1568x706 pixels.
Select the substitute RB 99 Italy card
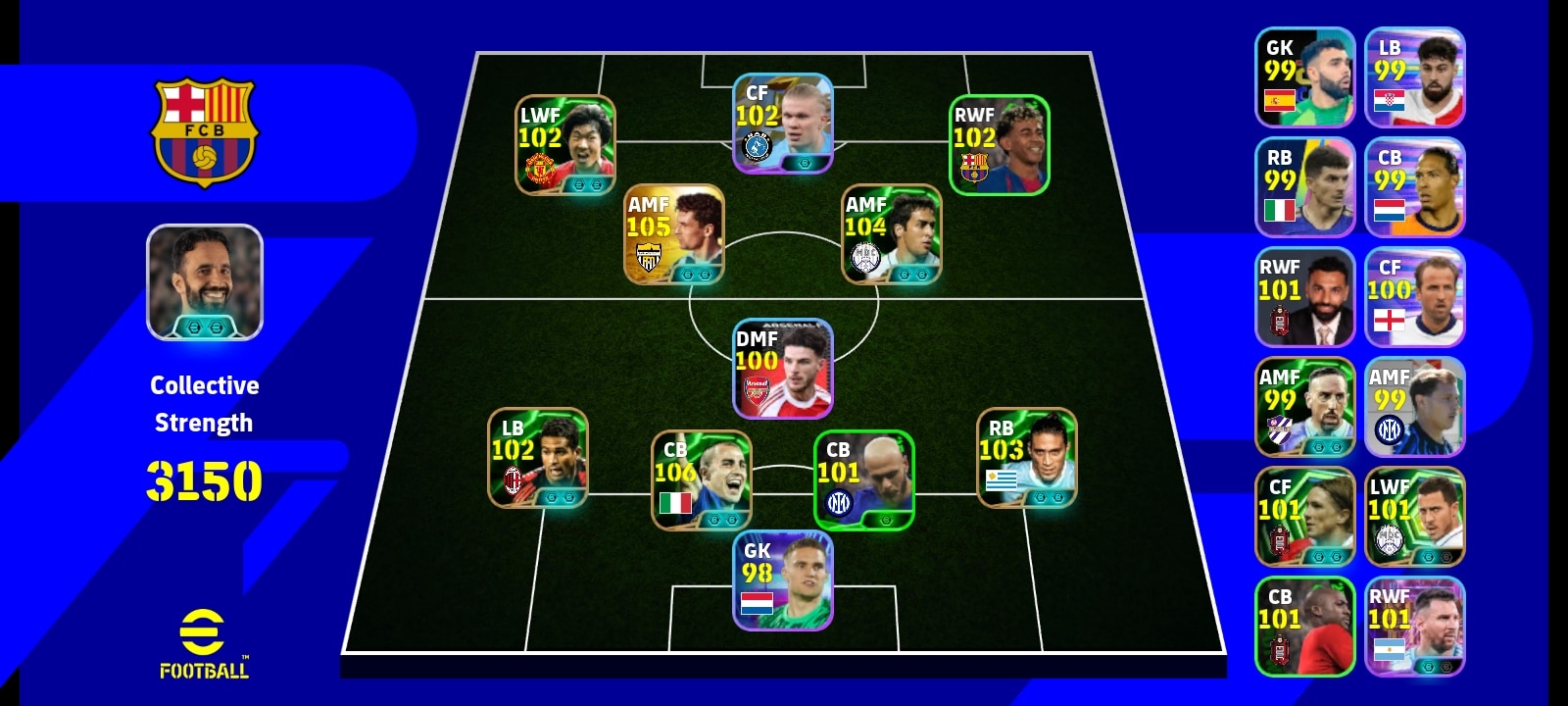click(1305, 187)
